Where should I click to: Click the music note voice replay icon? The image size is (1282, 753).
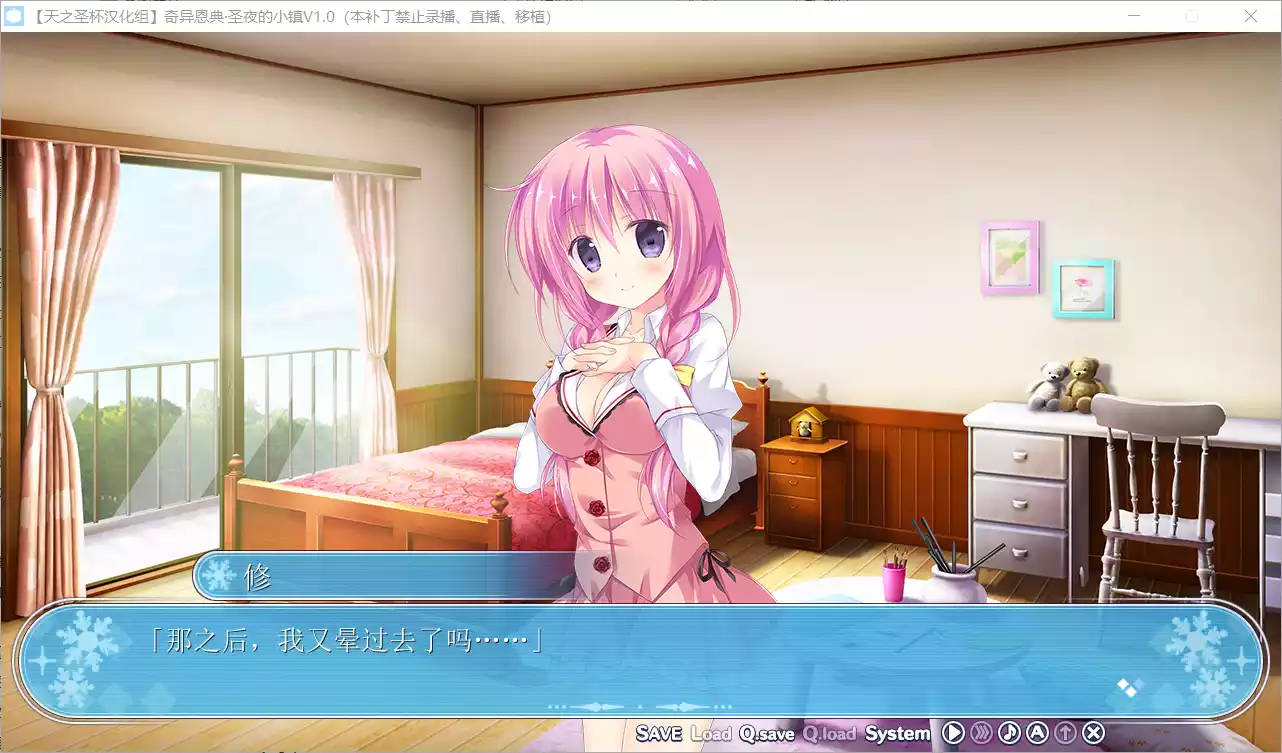[x=1009, y=733]
